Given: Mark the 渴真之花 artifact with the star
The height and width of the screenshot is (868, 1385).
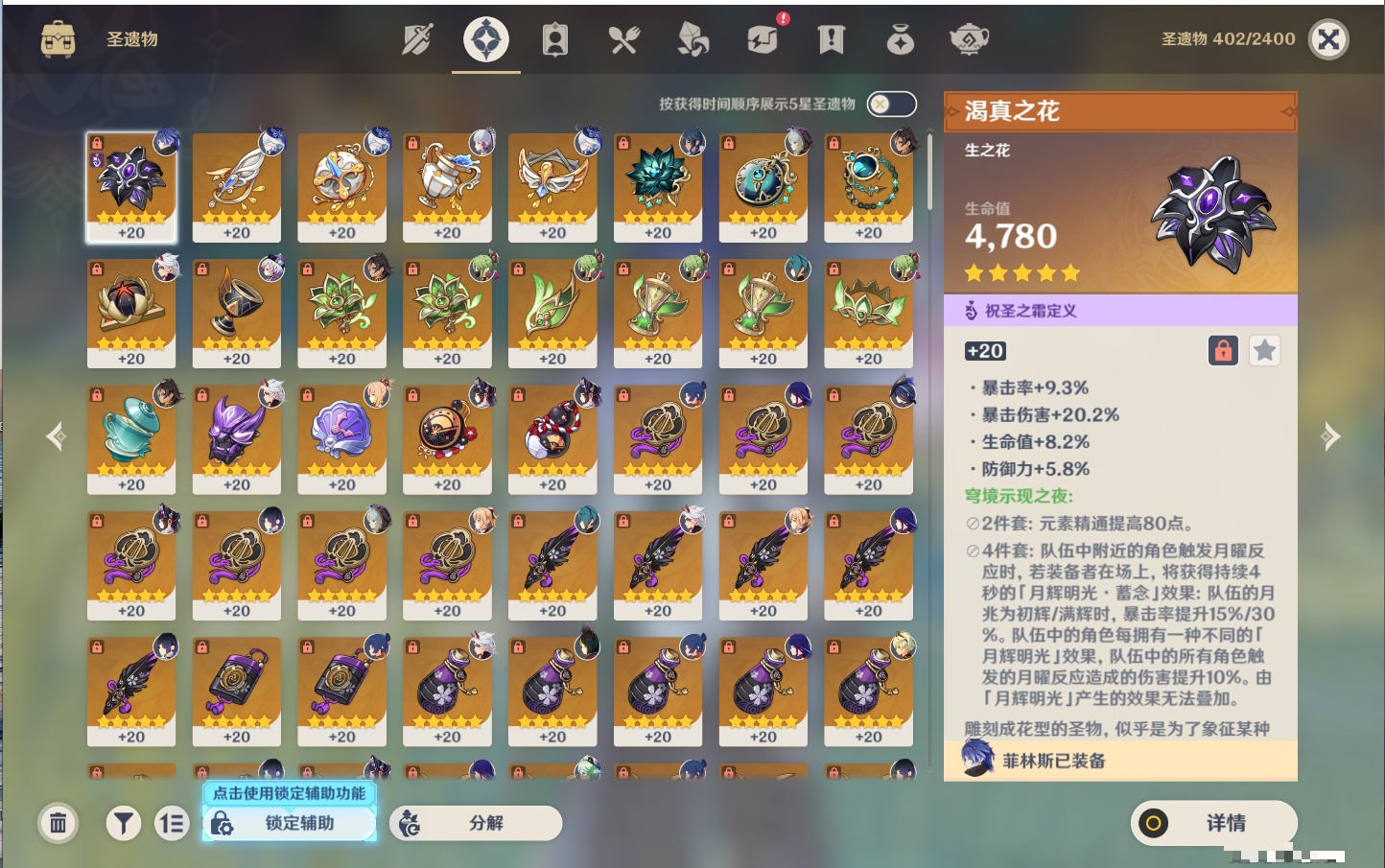Looking at the screenshot, I should click(x=1264, y=350).
